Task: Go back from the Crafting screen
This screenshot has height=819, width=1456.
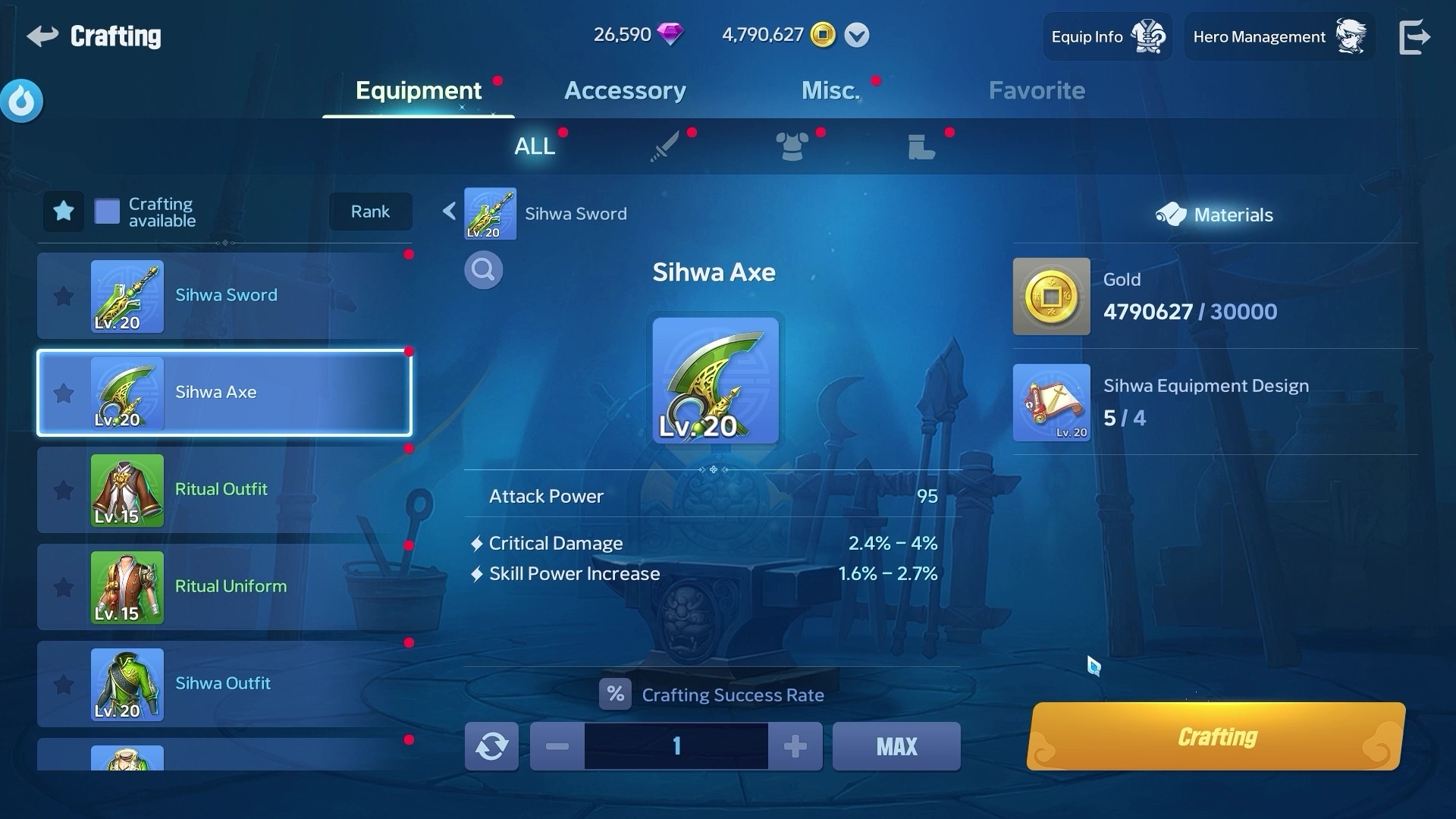Action: click(43, 36)
